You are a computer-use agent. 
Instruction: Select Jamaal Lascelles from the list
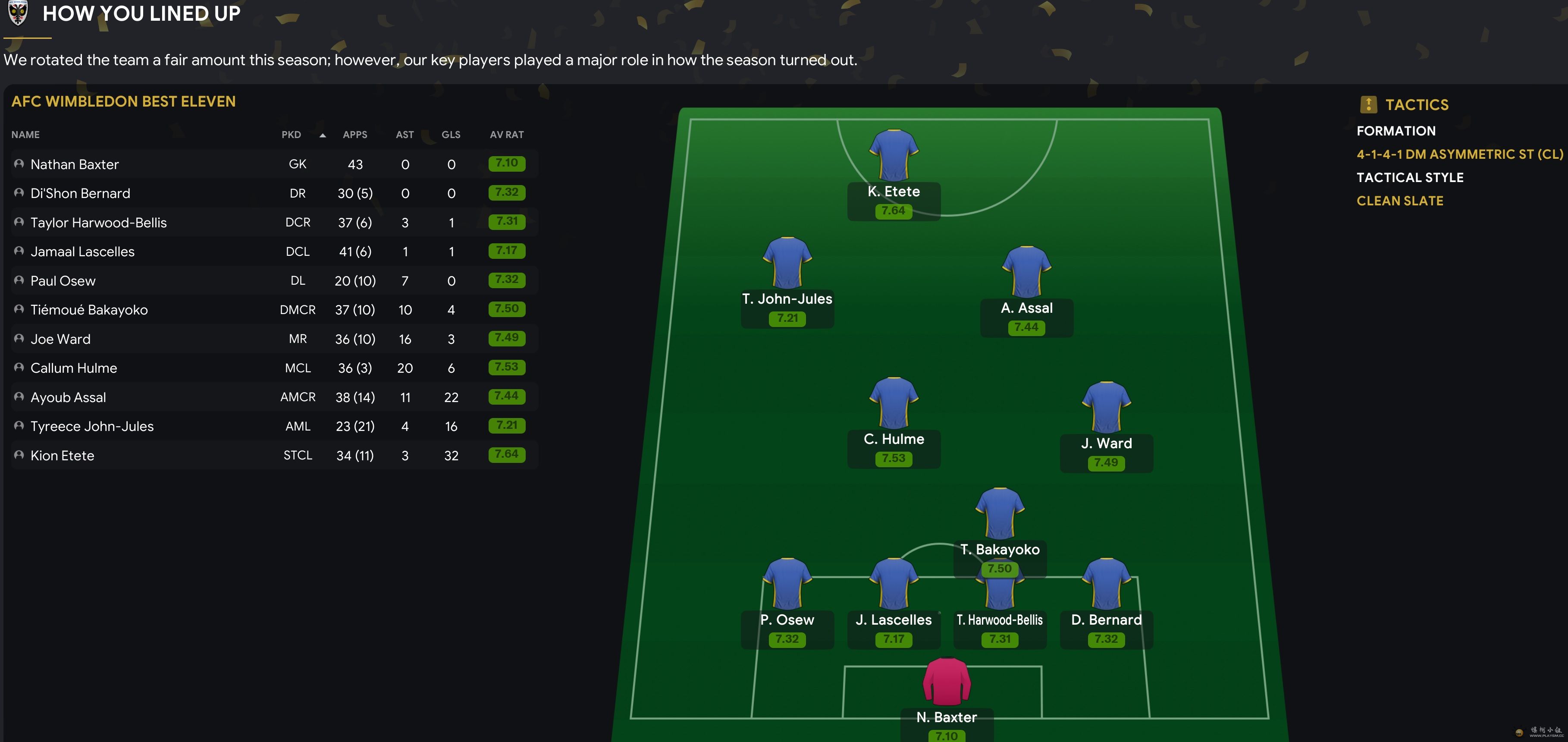(x=83, y=252)
